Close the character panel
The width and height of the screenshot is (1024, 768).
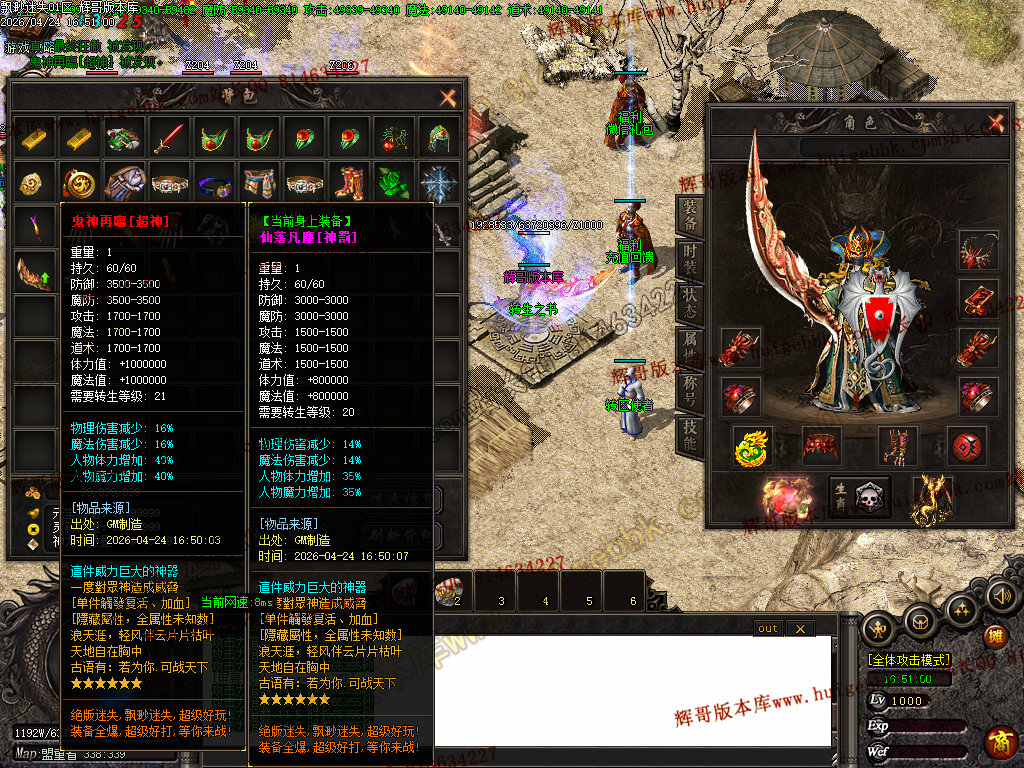tap(995, 123)
